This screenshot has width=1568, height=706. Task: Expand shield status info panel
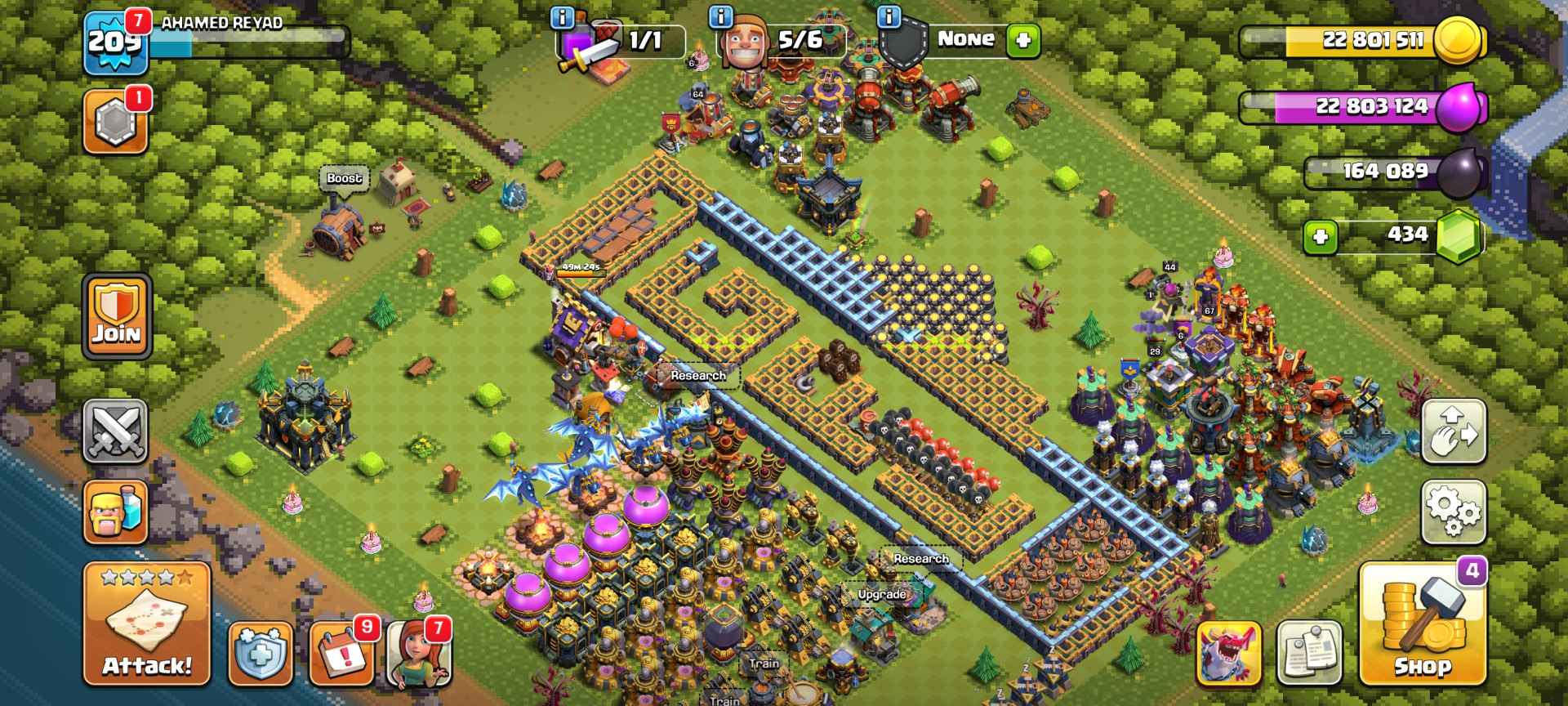click(x=889, y=18)
